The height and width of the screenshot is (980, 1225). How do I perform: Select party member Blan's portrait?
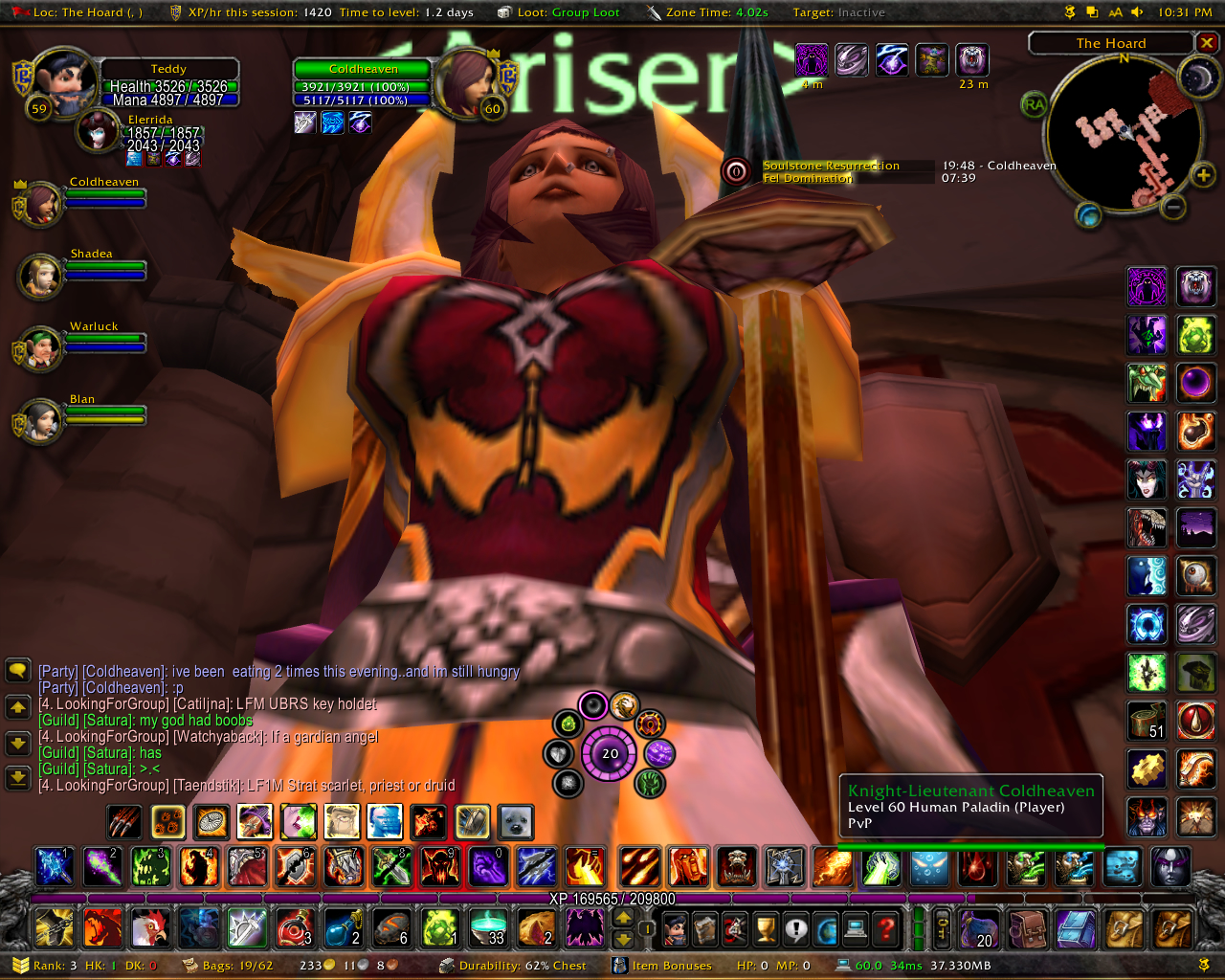tap(41, 421)
